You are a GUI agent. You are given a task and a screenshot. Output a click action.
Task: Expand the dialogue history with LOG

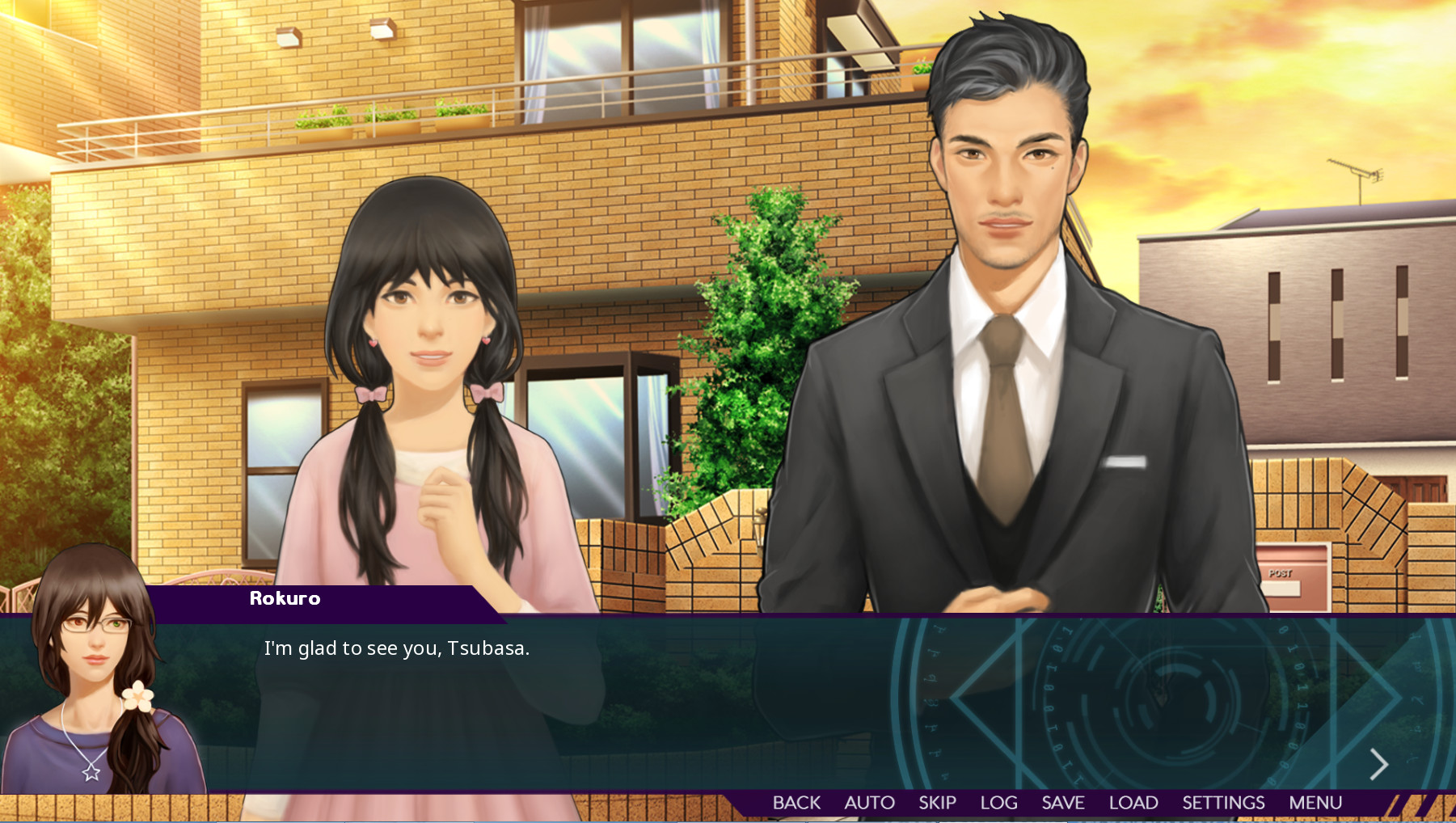point(999,803)
